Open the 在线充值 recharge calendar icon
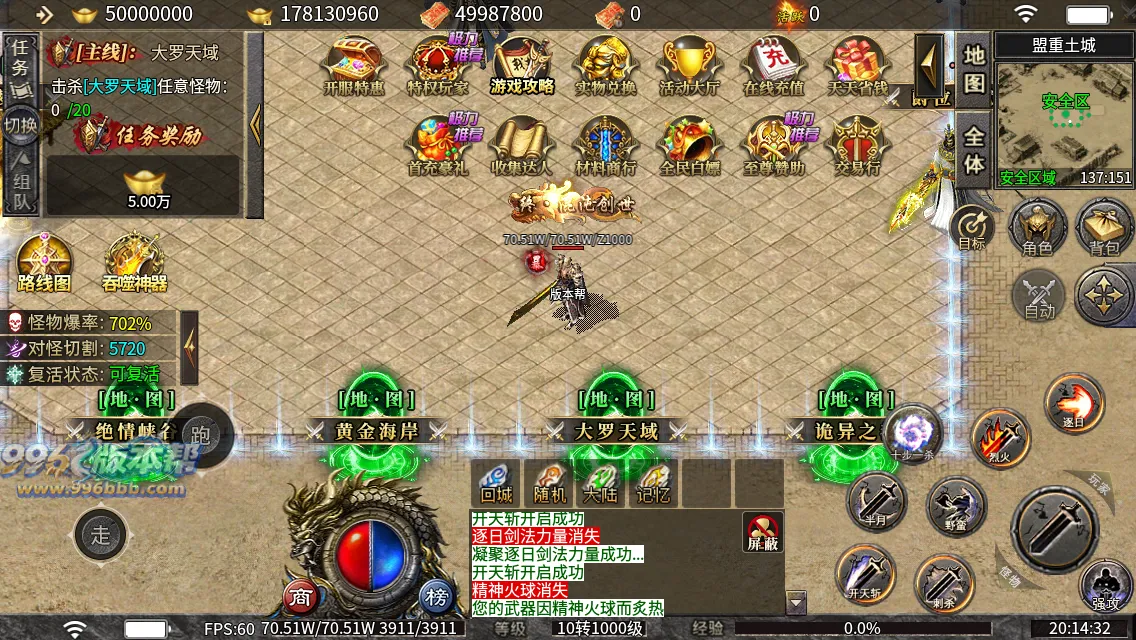 pyautogui.click(x=773, y=65)
